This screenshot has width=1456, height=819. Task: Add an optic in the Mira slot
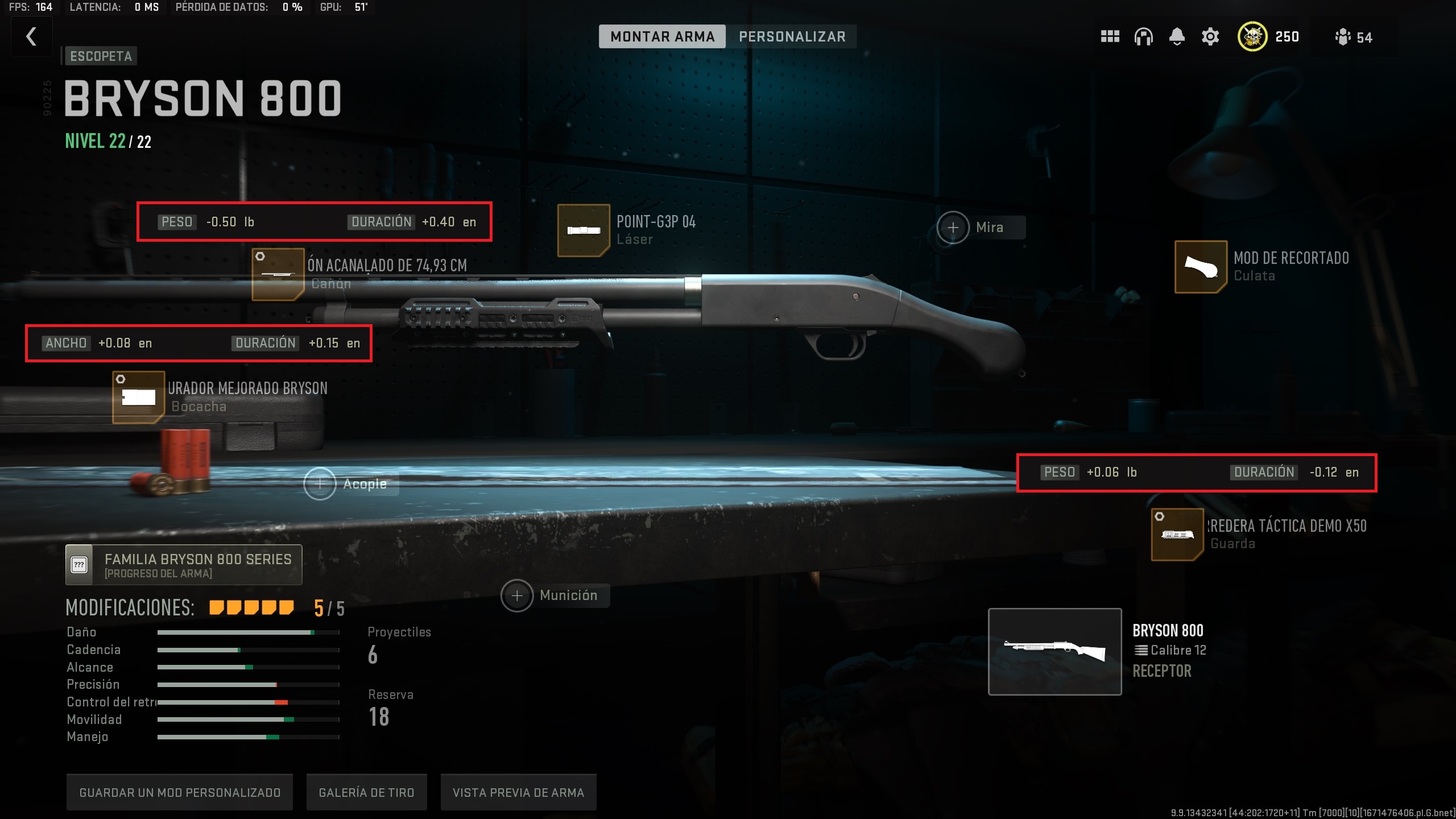[953, 227]
